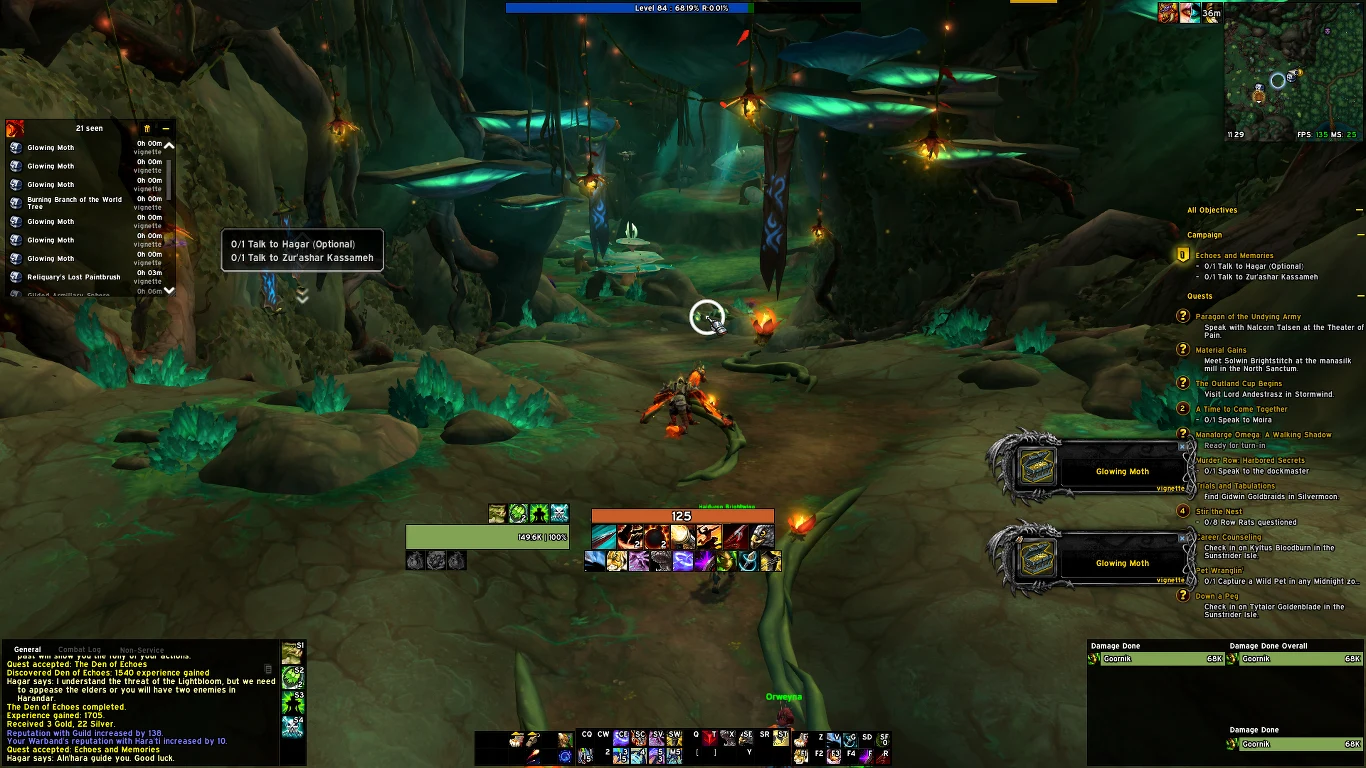Minimize the 21 seen rare list
Image resolution: width=1366 pixels, height=768 pixels.
click(x=166, y=129)
